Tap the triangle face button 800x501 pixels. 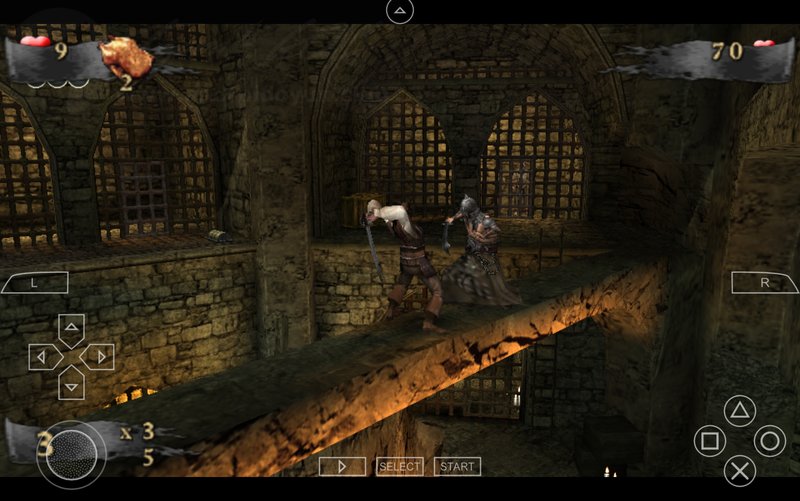point(739,410)
